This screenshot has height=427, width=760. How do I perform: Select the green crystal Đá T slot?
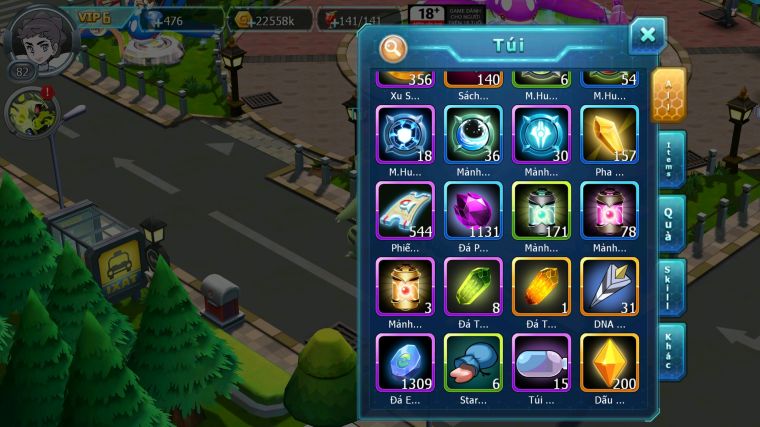tap(473, 287)
